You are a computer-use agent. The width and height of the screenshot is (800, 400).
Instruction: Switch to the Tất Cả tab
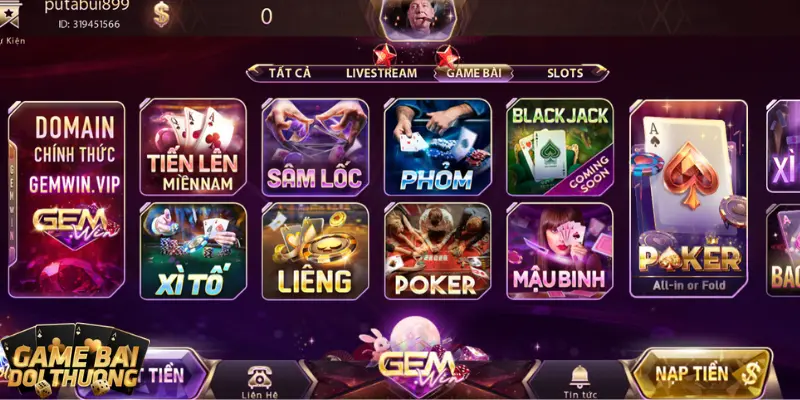(291, 73)
